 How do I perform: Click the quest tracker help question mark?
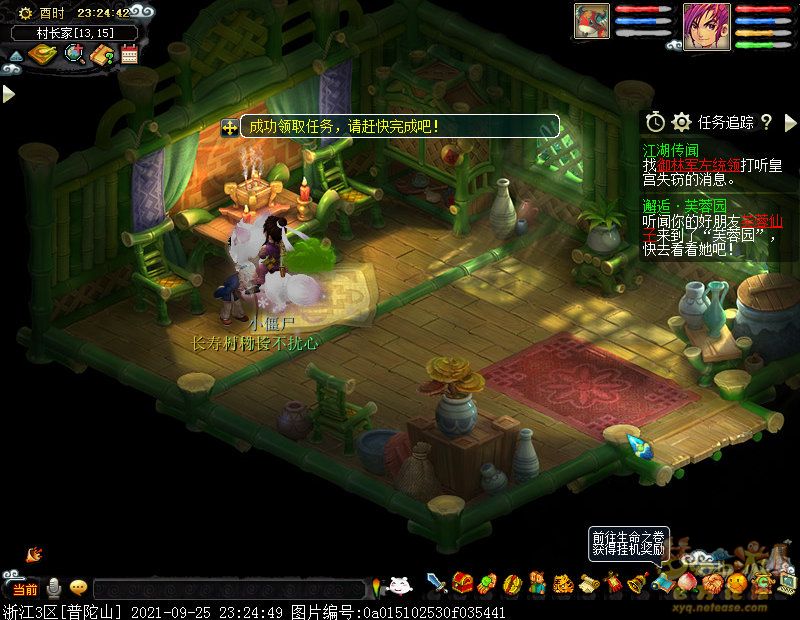(766, 122)
